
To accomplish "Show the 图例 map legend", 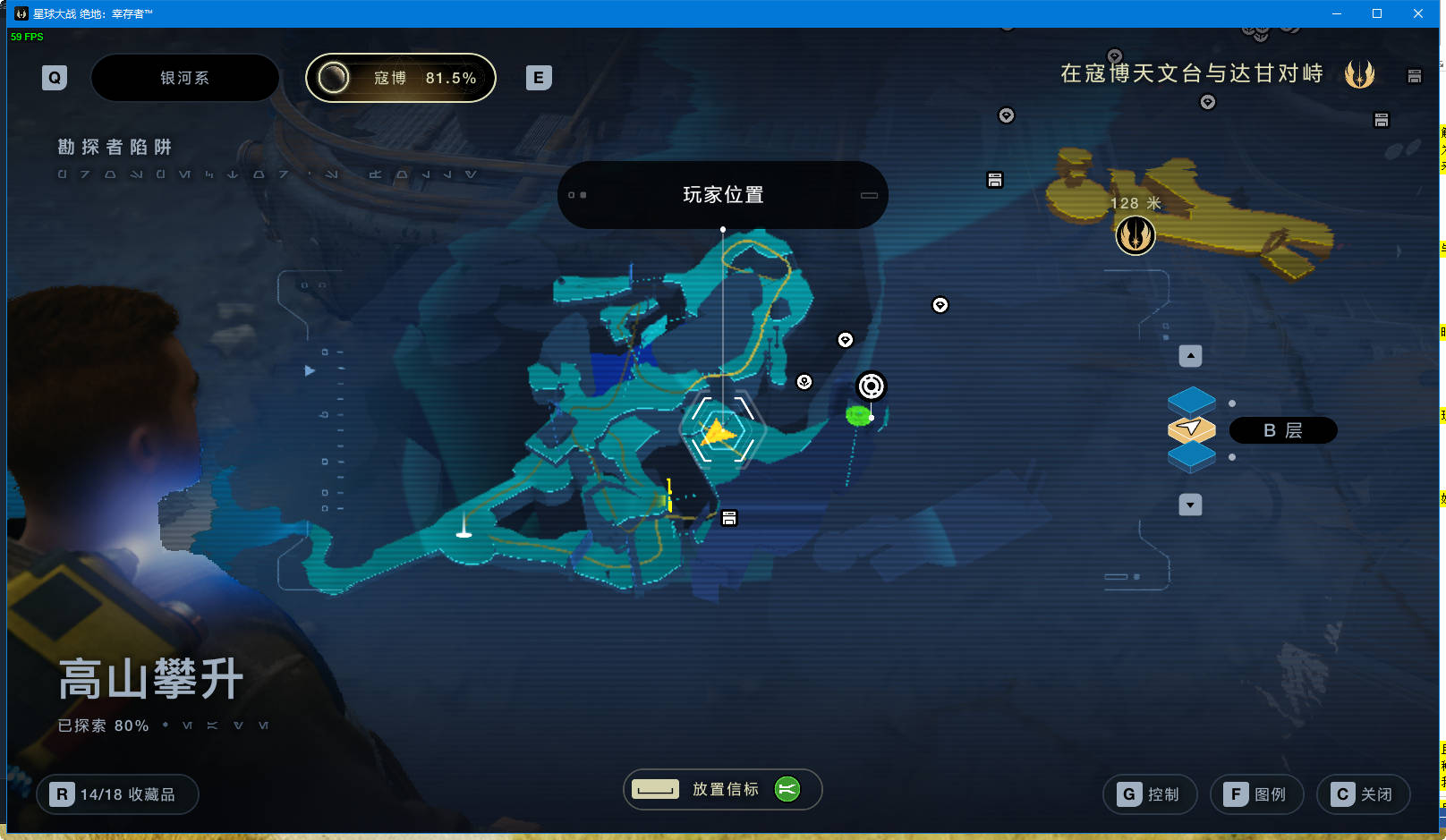I will tap(1256, 794).
